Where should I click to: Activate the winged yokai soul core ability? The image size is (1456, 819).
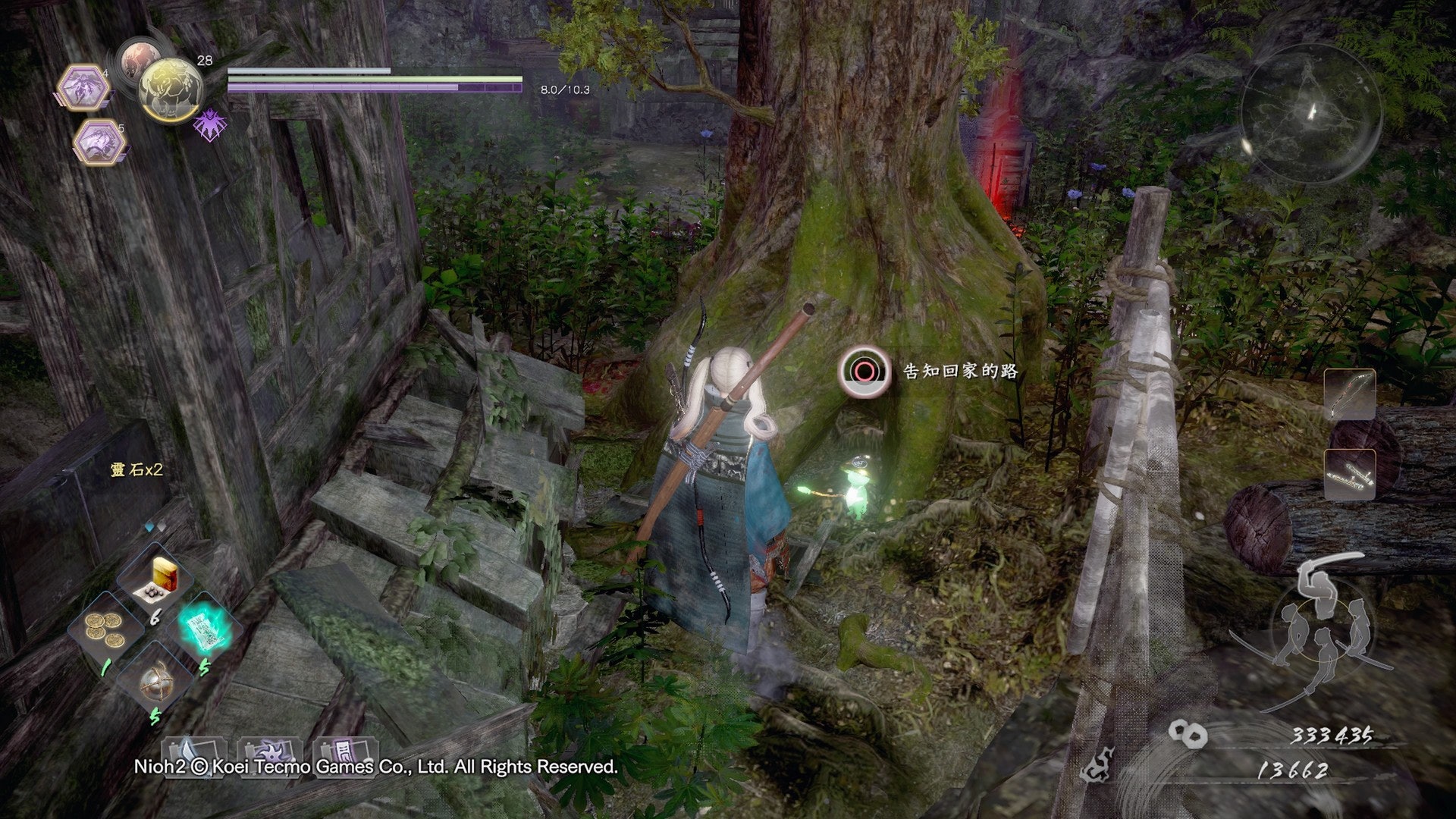[x=82, y=88]
